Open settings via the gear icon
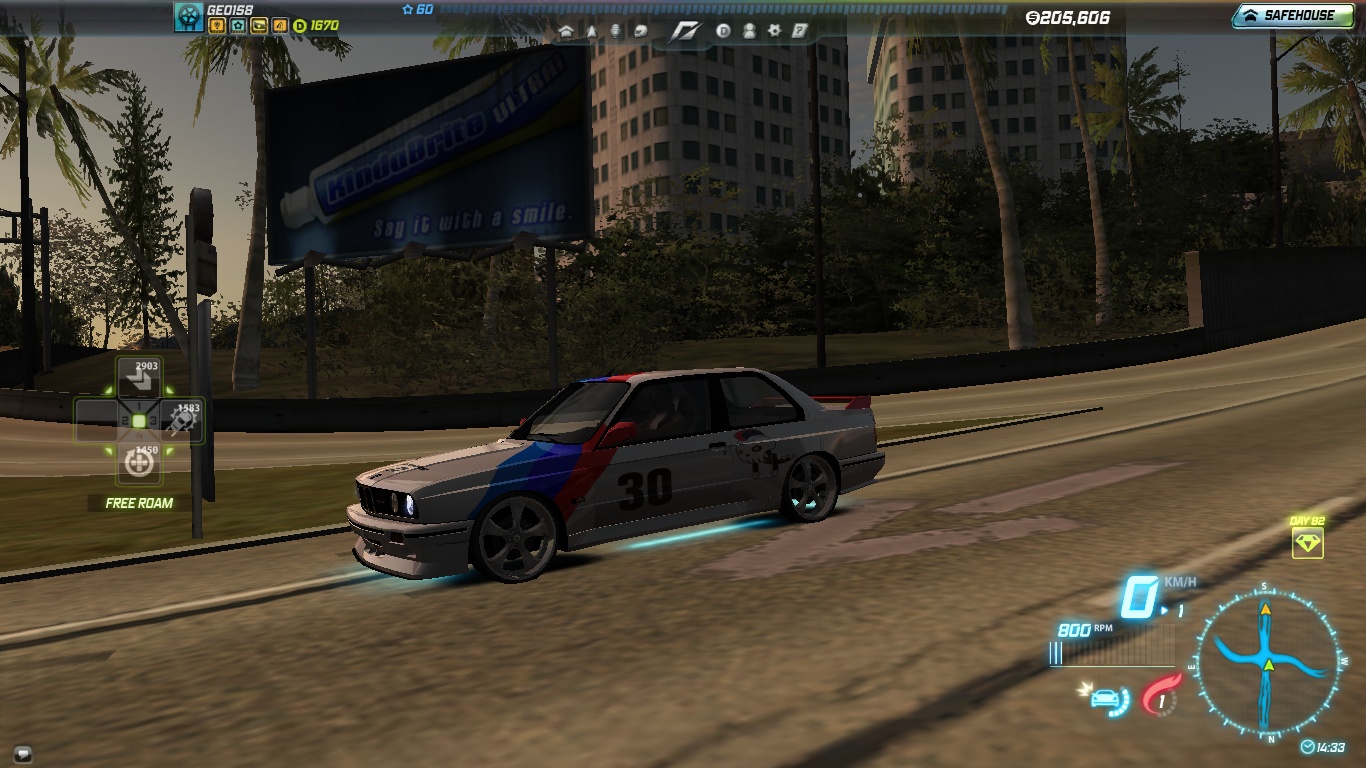Image resolution: width=1366 pixels, height=768 pixels. point(774,31)
